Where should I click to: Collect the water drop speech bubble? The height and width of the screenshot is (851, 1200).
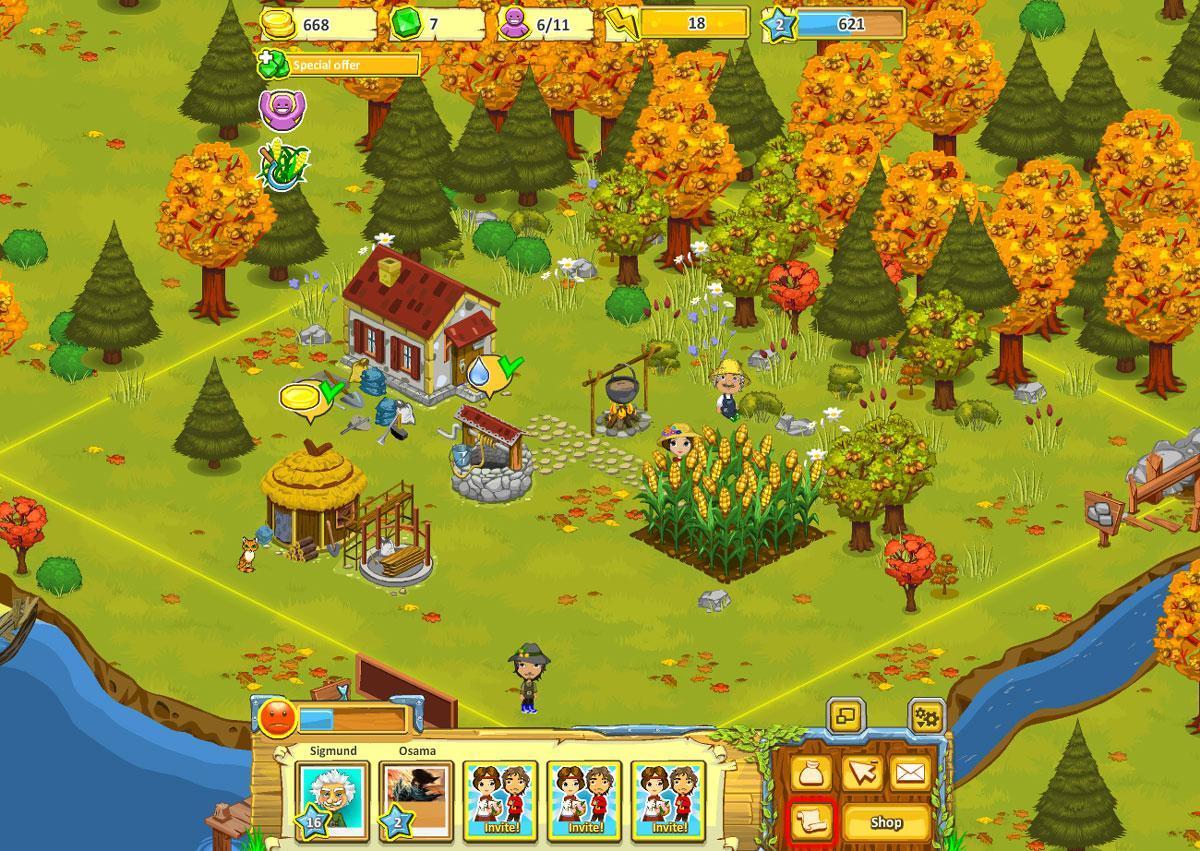483,373
